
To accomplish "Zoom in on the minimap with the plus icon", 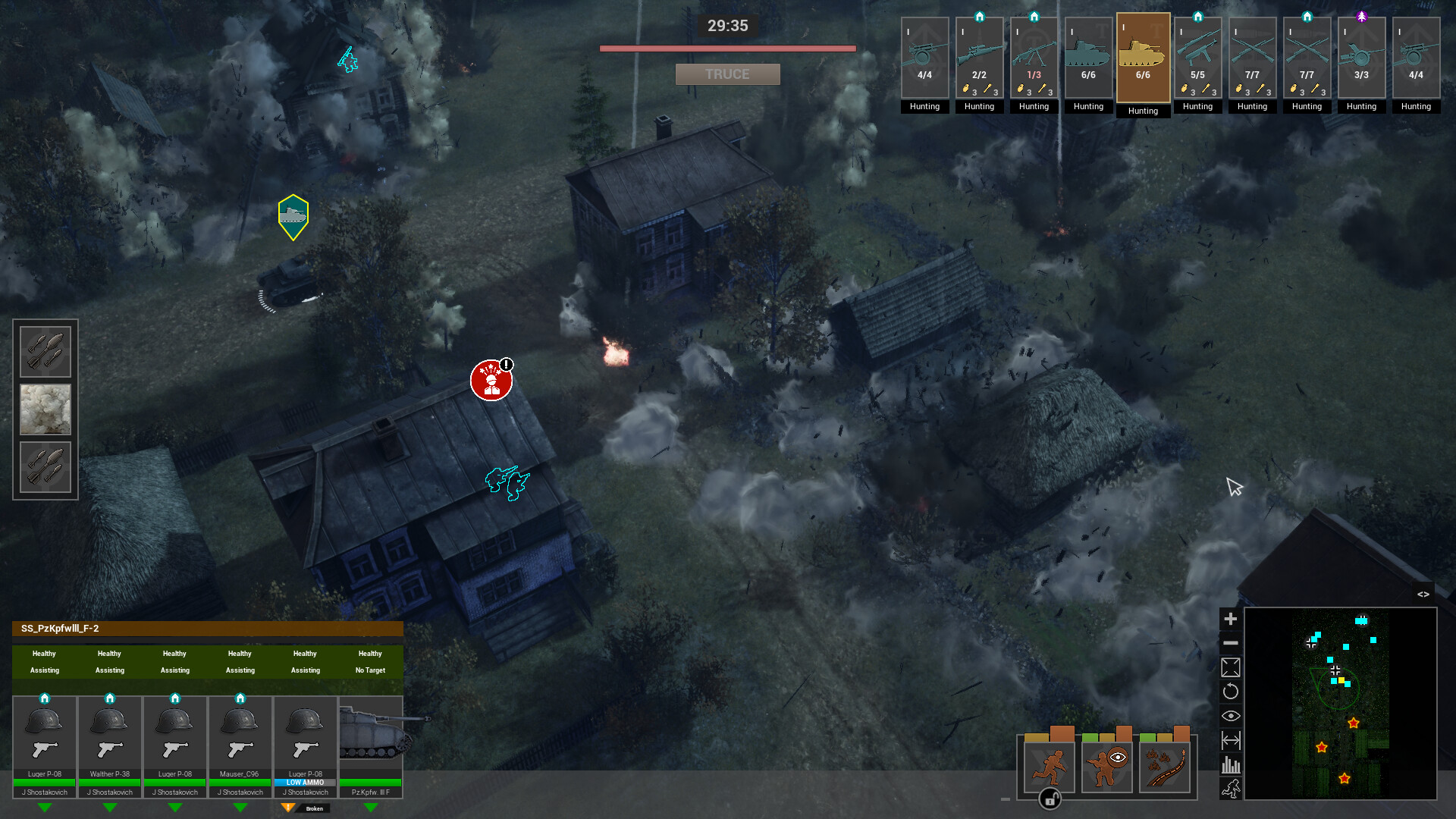I will pos(1231,619).
